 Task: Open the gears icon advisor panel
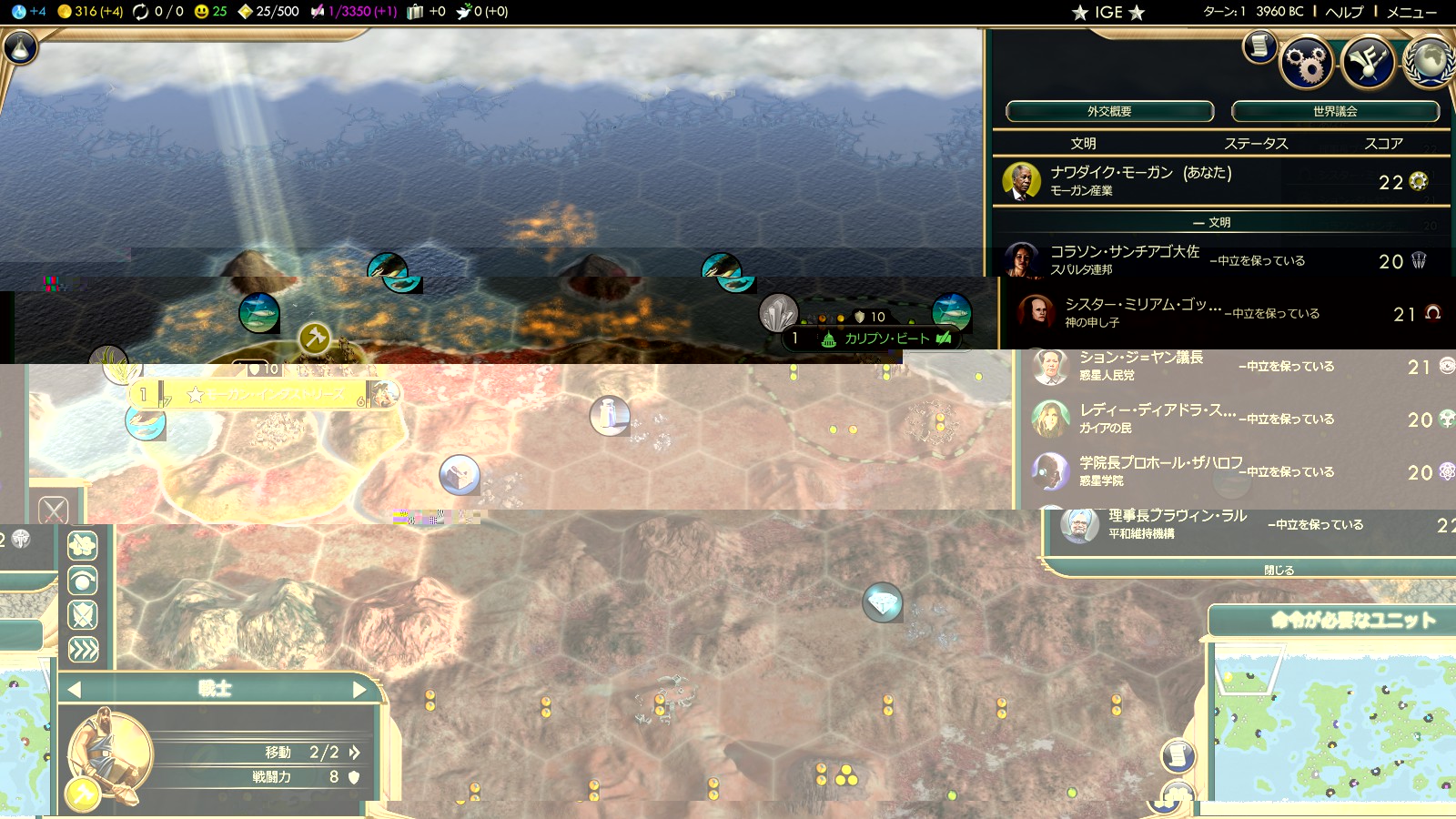[1307, 62]
